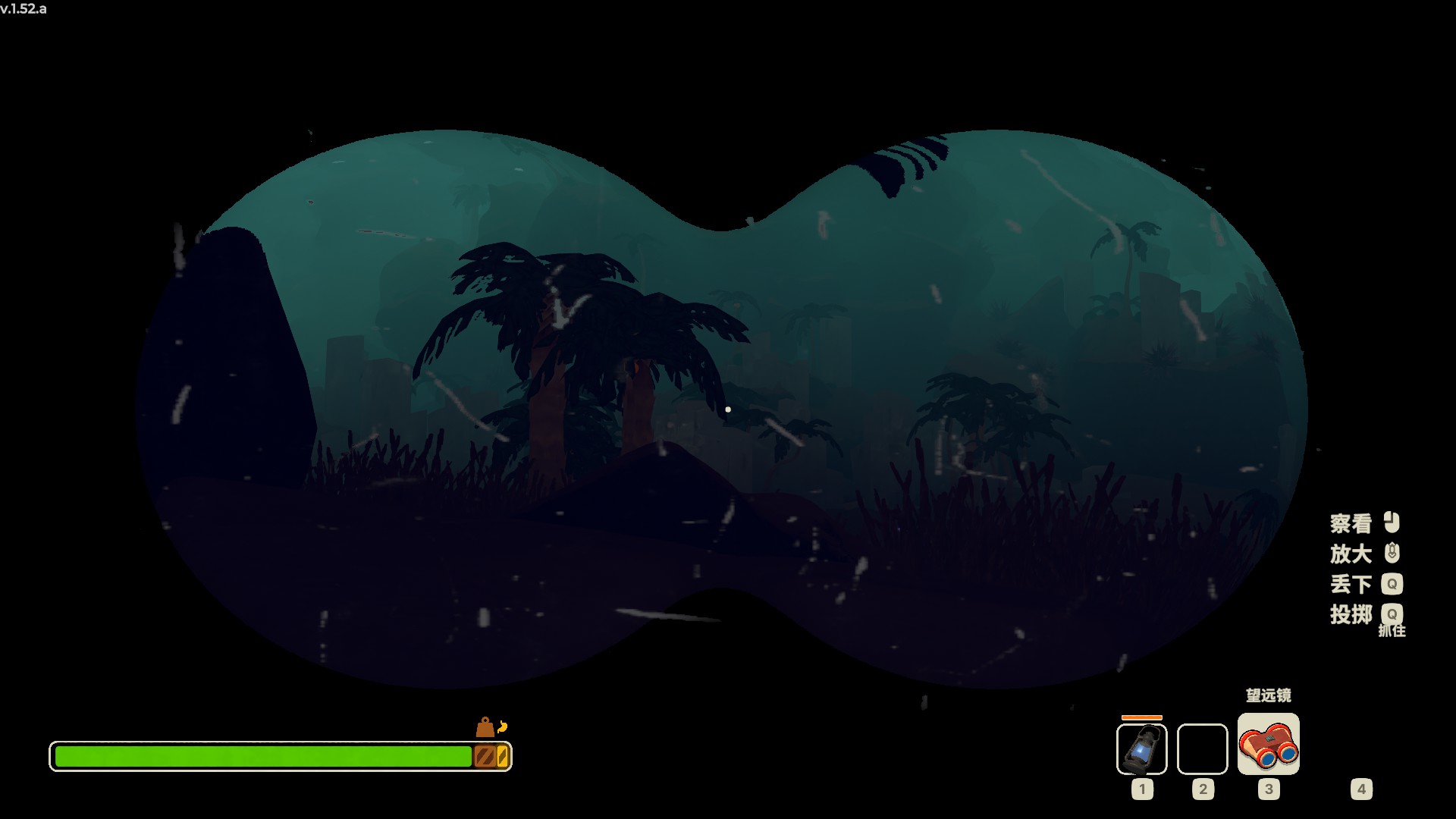1456x819 pixels.
Task: Click the slot 1 number badge
Action: pyautogui.click(x=1141, y=789)
